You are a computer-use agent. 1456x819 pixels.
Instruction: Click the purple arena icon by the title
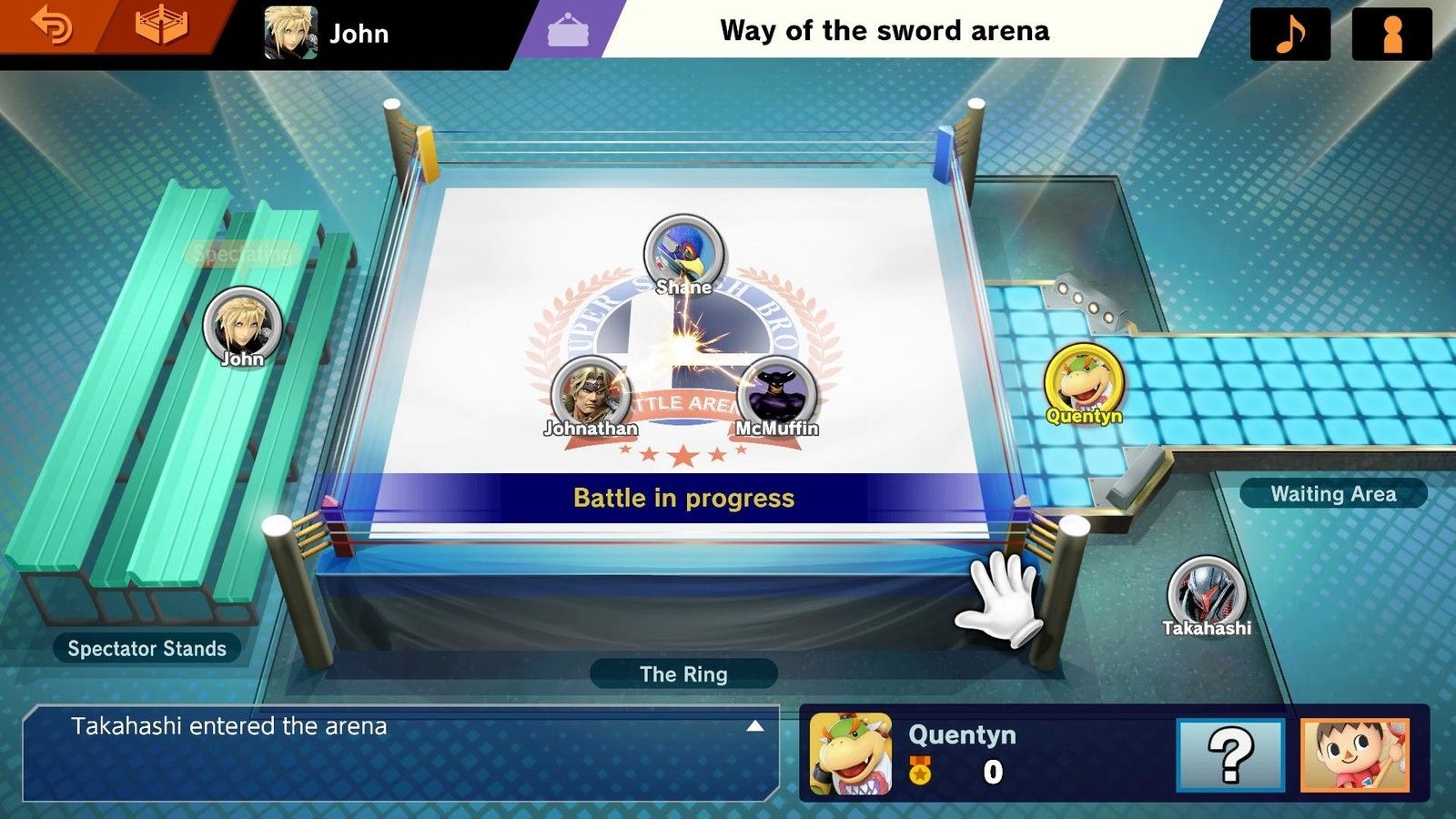coord(567,31)
